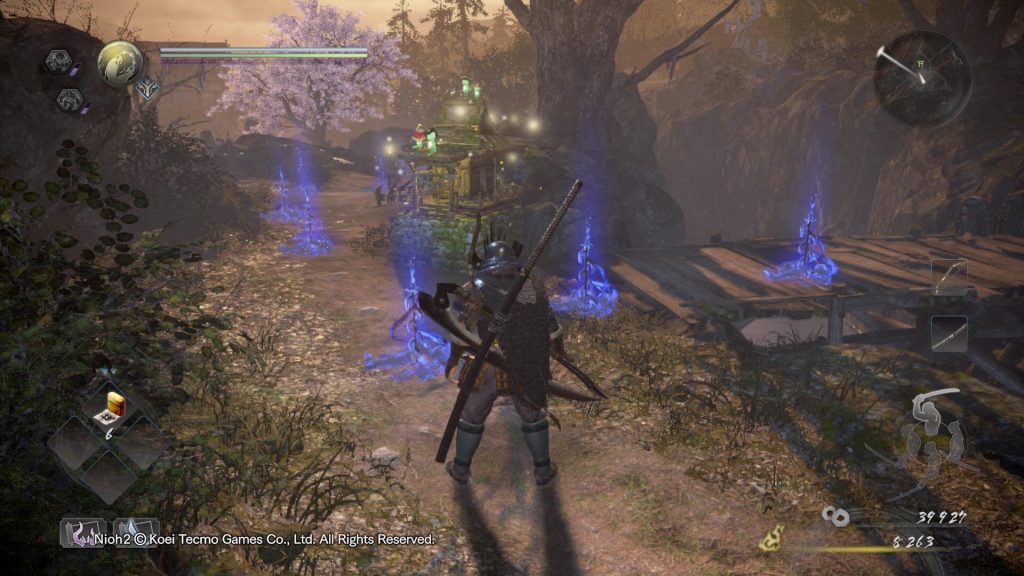Choose the bow ranged weapon slot

(x=949, y=277)
